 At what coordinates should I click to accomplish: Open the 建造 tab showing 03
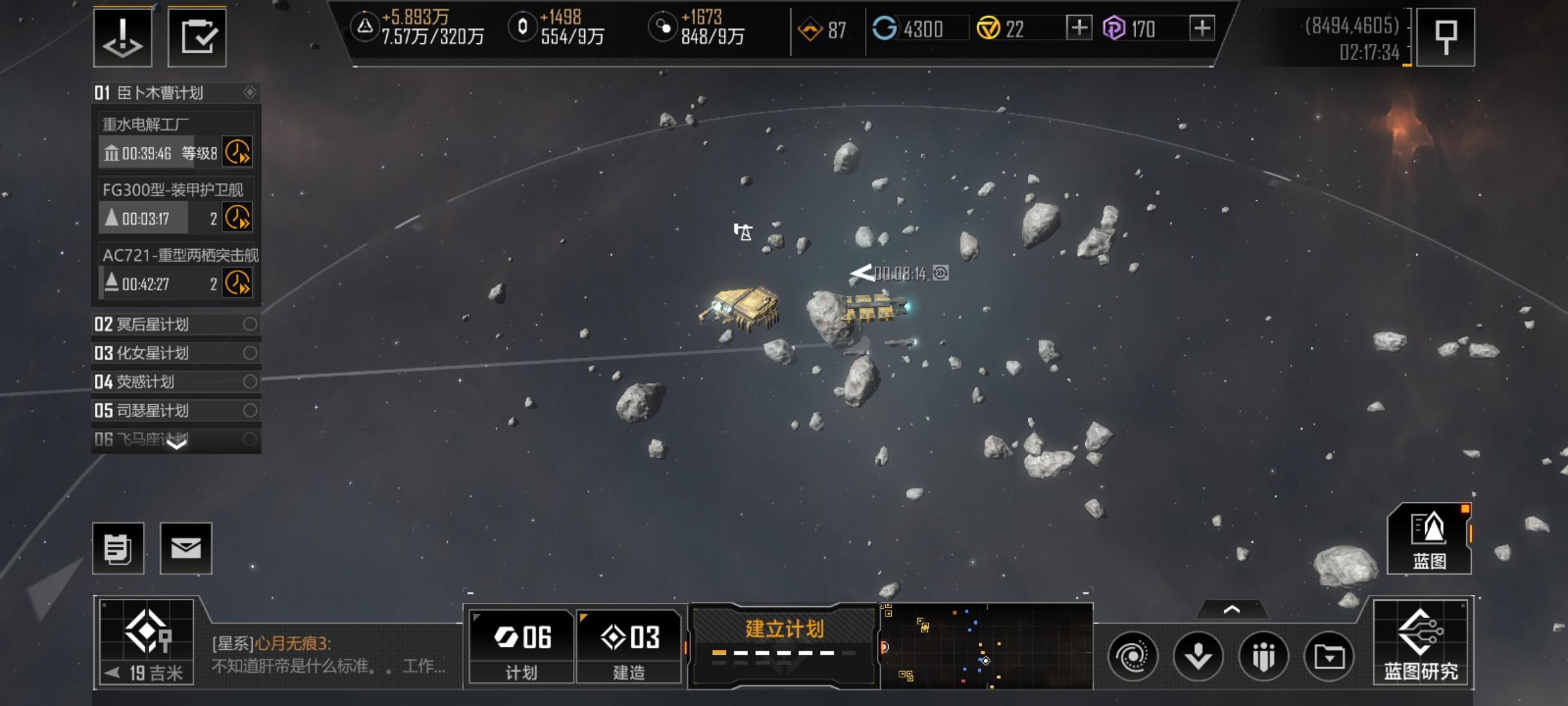[x=629, y=646]
